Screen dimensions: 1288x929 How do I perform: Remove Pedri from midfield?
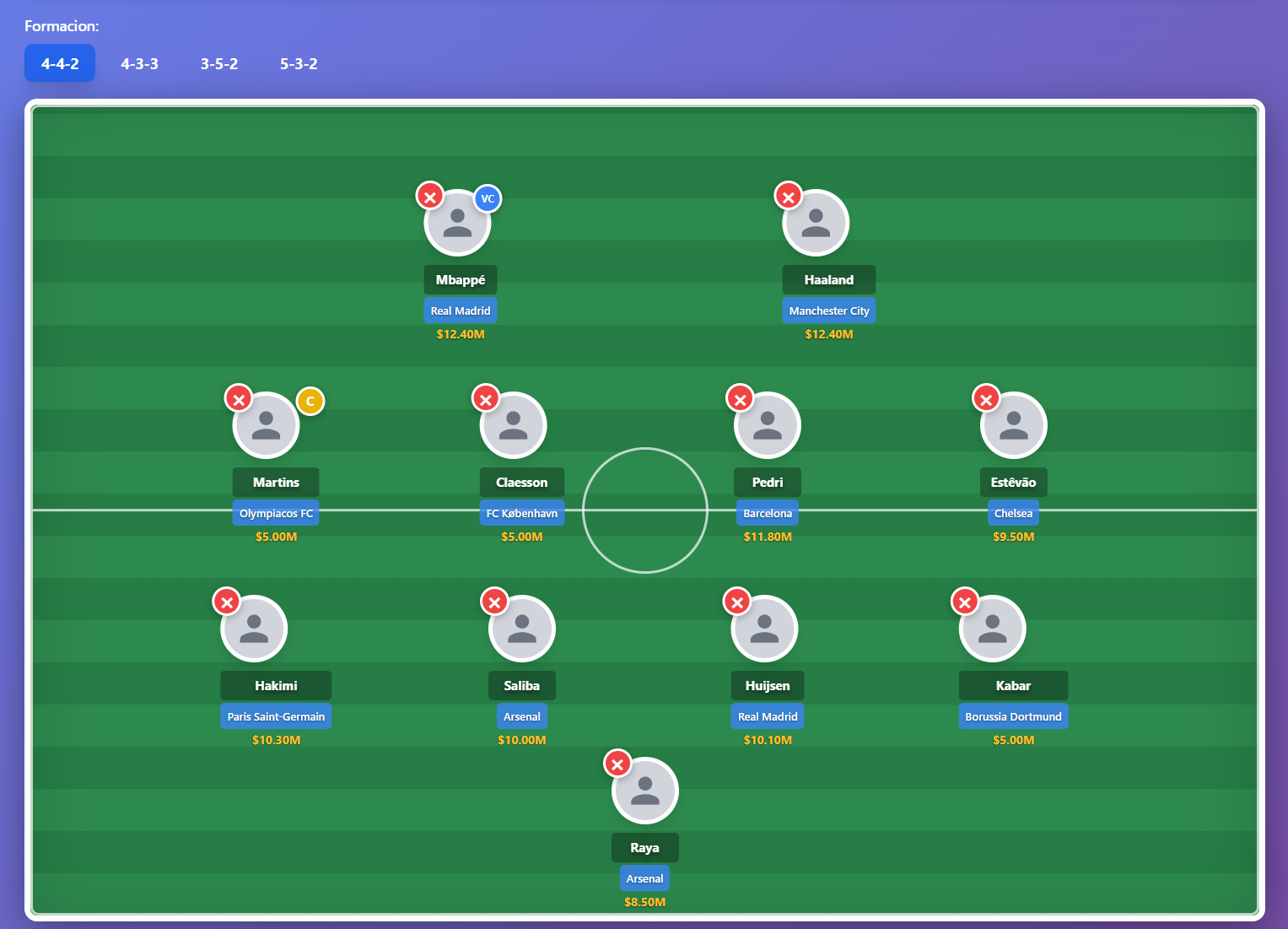click(740, 397)
